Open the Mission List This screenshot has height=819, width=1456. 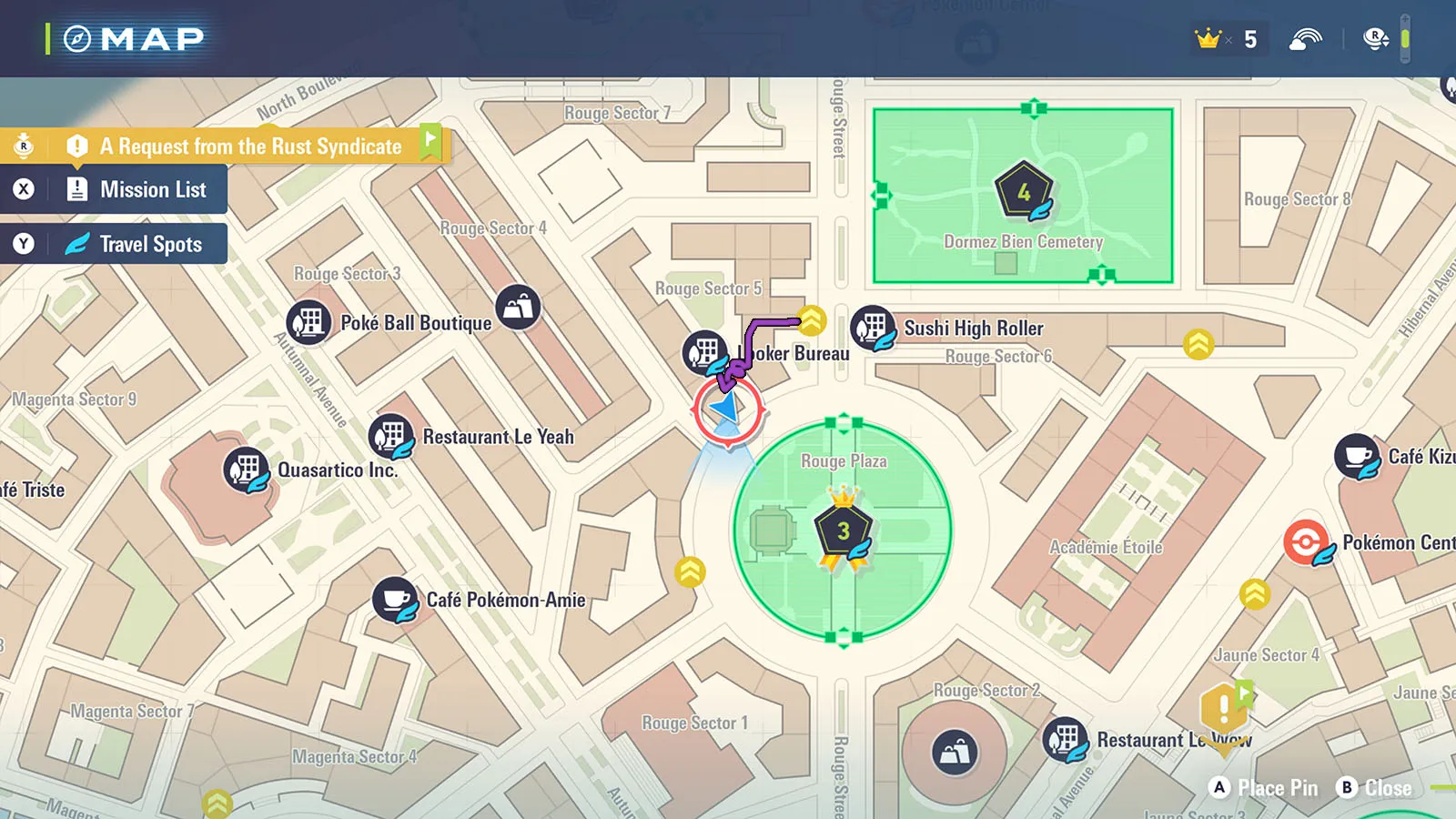coord(152,189)
